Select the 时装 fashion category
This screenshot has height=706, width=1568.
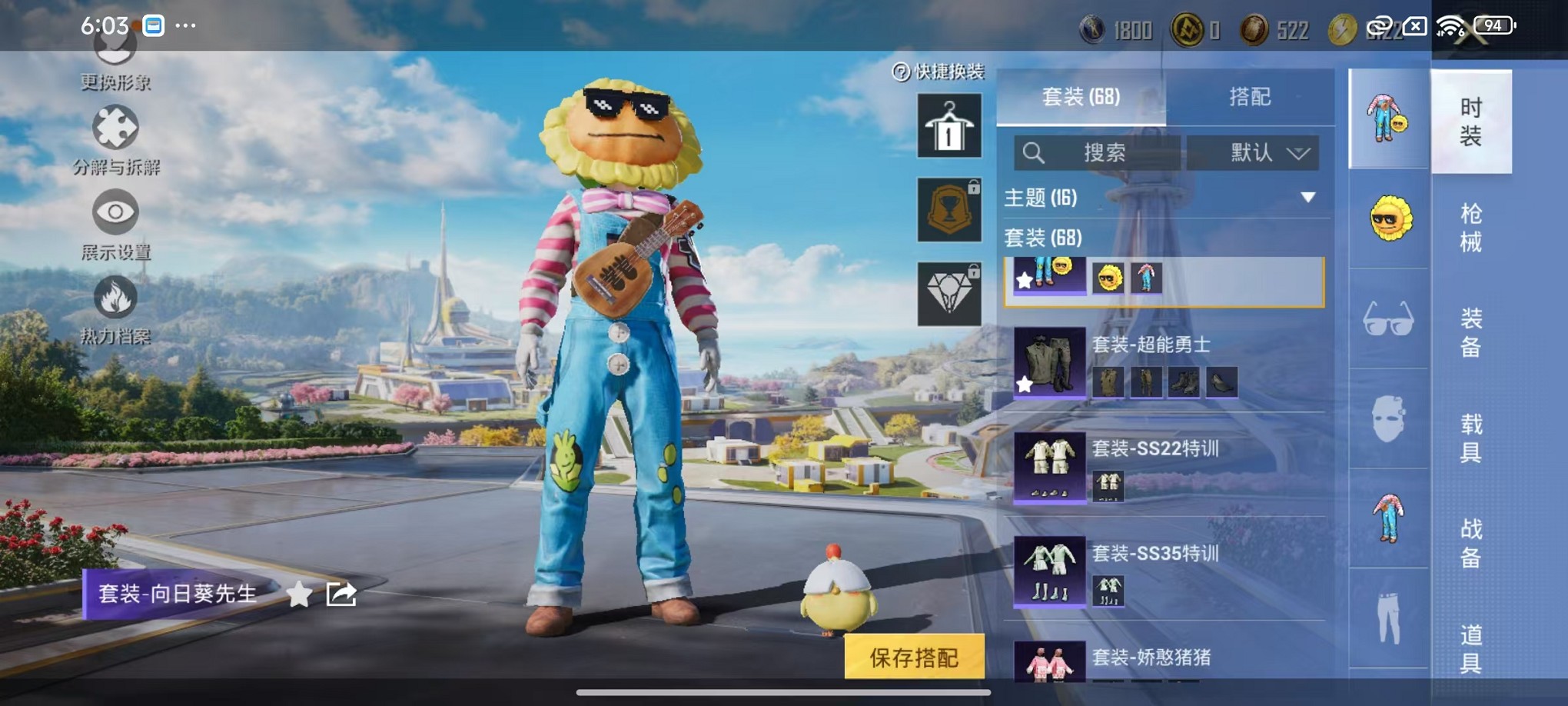pyautogui.click(x=1470, y=122)
